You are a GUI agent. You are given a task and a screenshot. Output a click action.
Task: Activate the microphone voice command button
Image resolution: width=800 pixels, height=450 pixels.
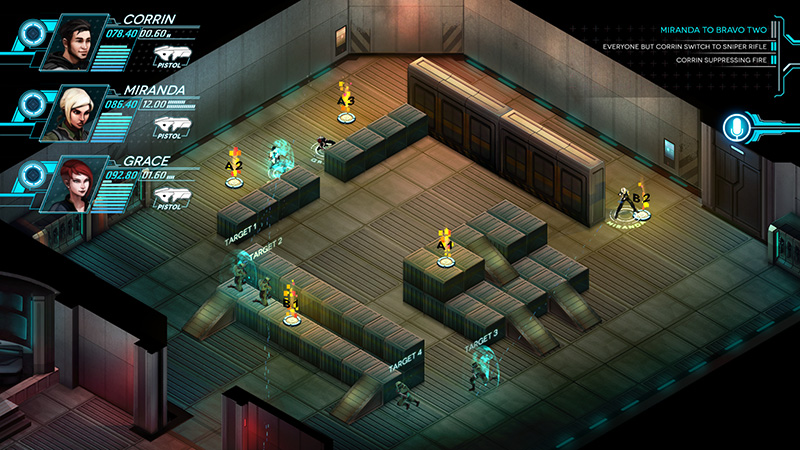(x=738, y=129)
